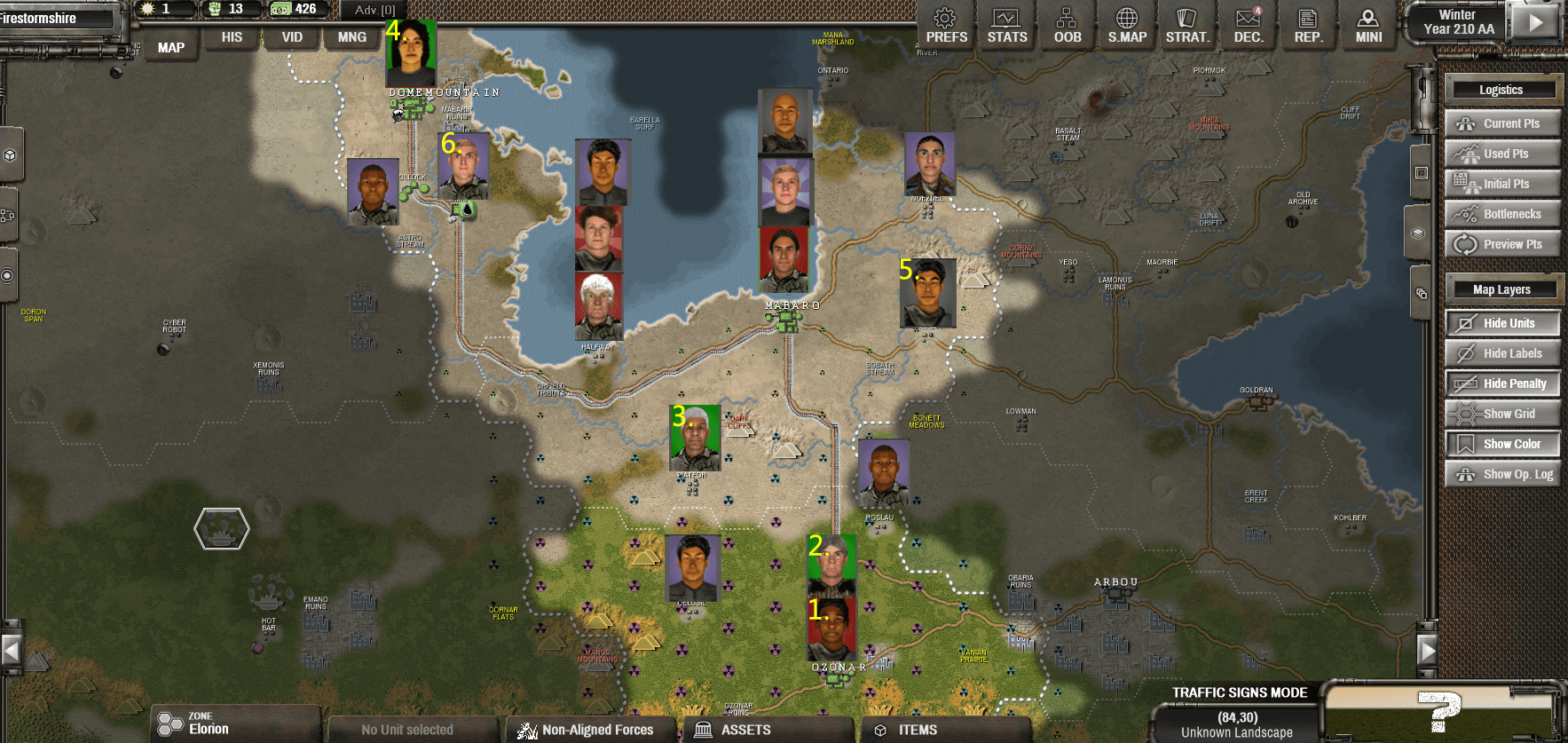Image resolution: width=1568 pixels, height=743 pixels.
Task: Switch to the MNG tab
Action: [x=351, y=36]
